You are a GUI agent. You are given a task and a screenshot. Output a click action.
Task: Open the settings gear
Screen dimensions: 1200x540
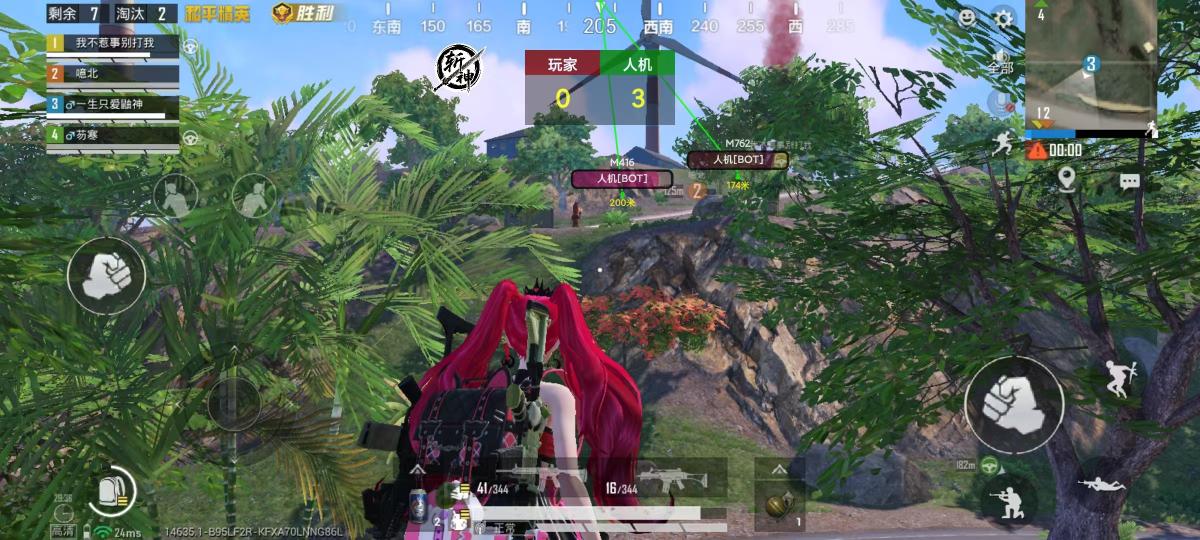[1003, 17]
